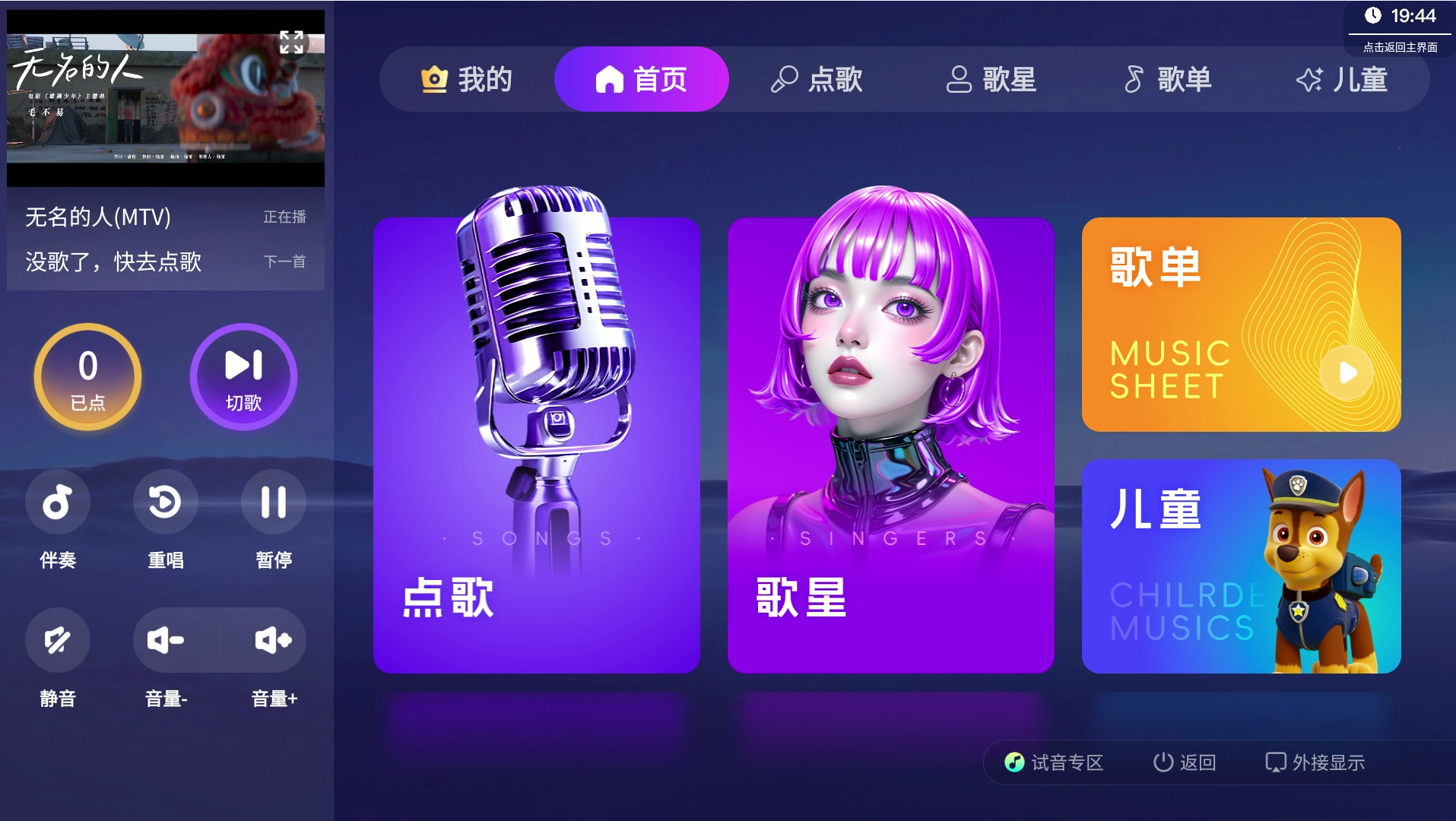The width and height of the screenshot is (1456, 821).
Task: Click the 重唱 replay icon
Action: pyautogui.click(x=165, y=502)
